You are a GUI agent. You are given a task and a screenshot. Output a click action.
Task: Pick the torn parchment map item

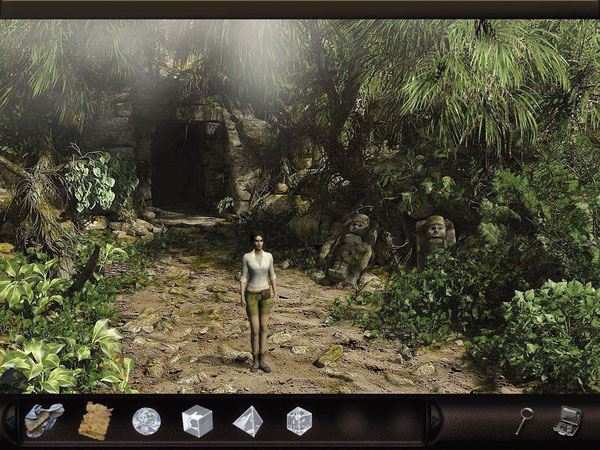(95, 420)
